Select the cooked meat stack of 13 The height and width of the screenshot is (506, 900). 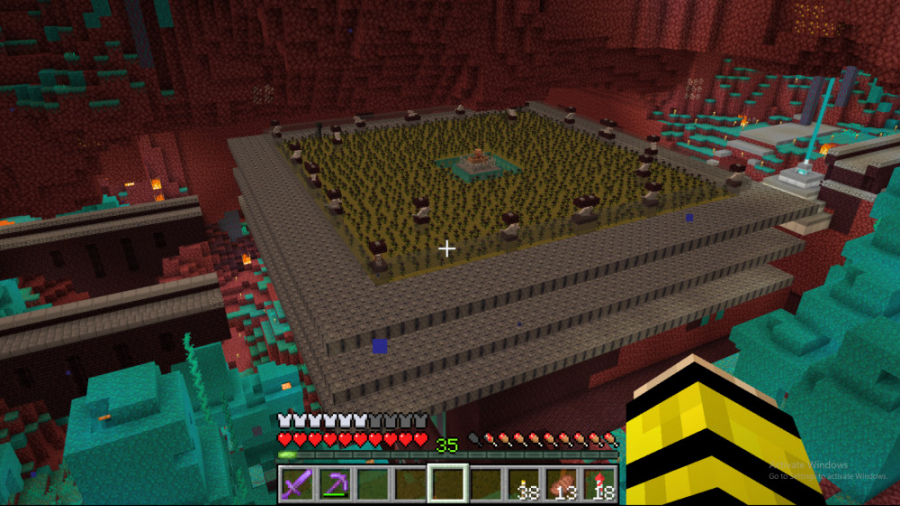tap(560, 484)
